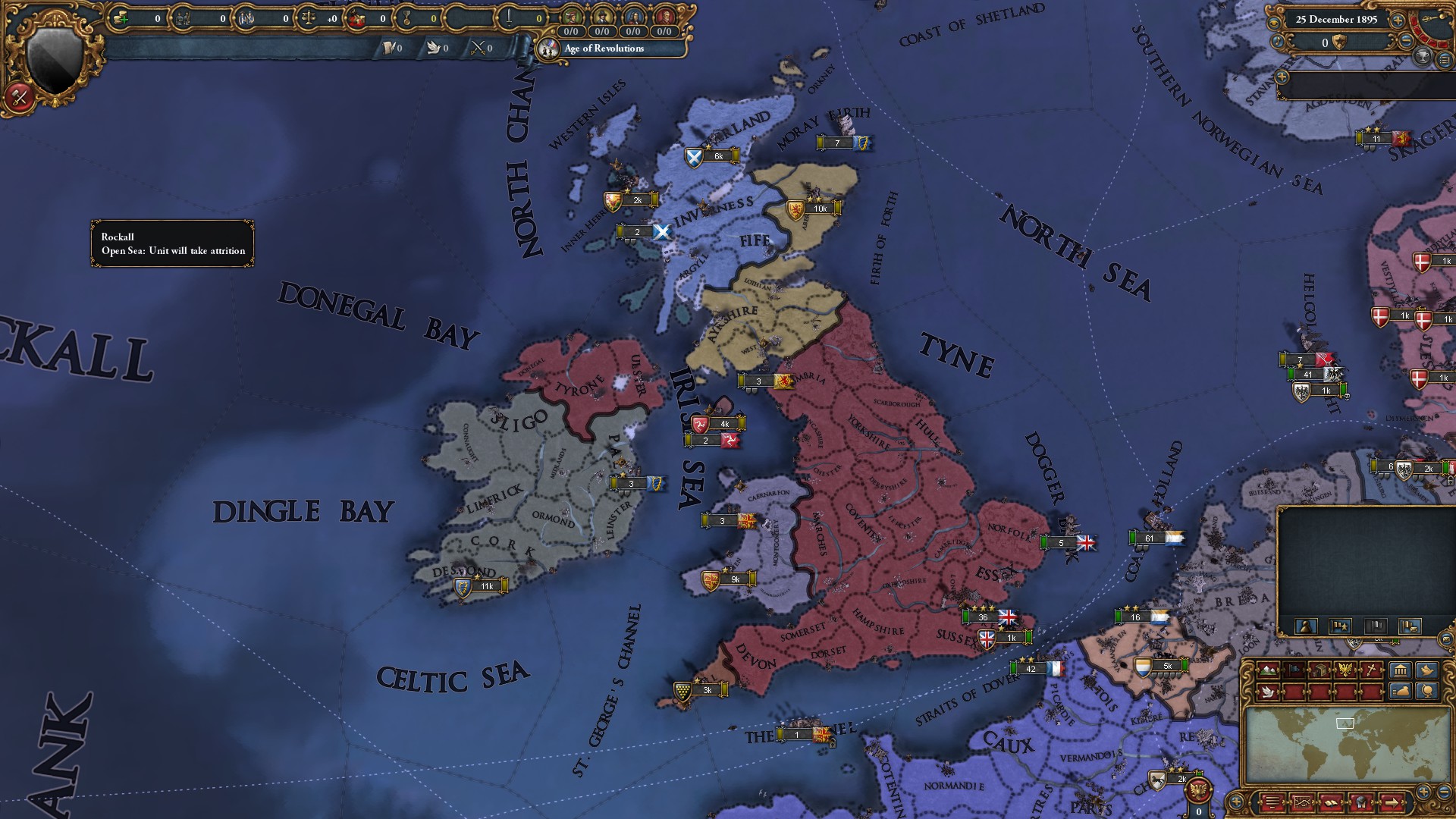Zoom in on the minimap with plus button
The width and height of the screenshot is (1456, 819).
pos(1422,793)
